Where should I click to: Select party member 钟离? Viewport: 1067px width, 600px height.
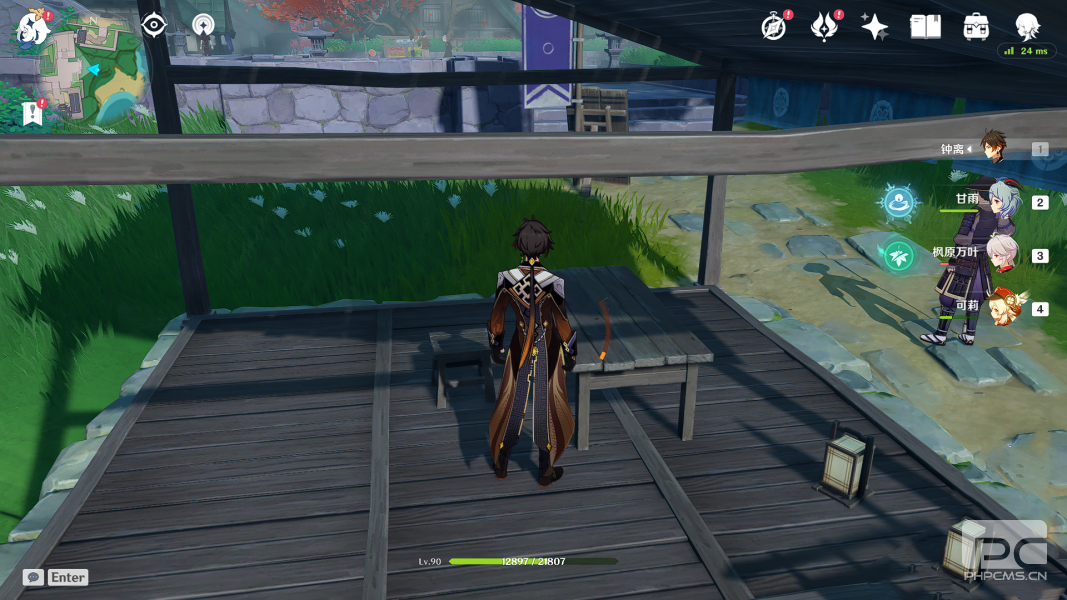tap(992, 148)
